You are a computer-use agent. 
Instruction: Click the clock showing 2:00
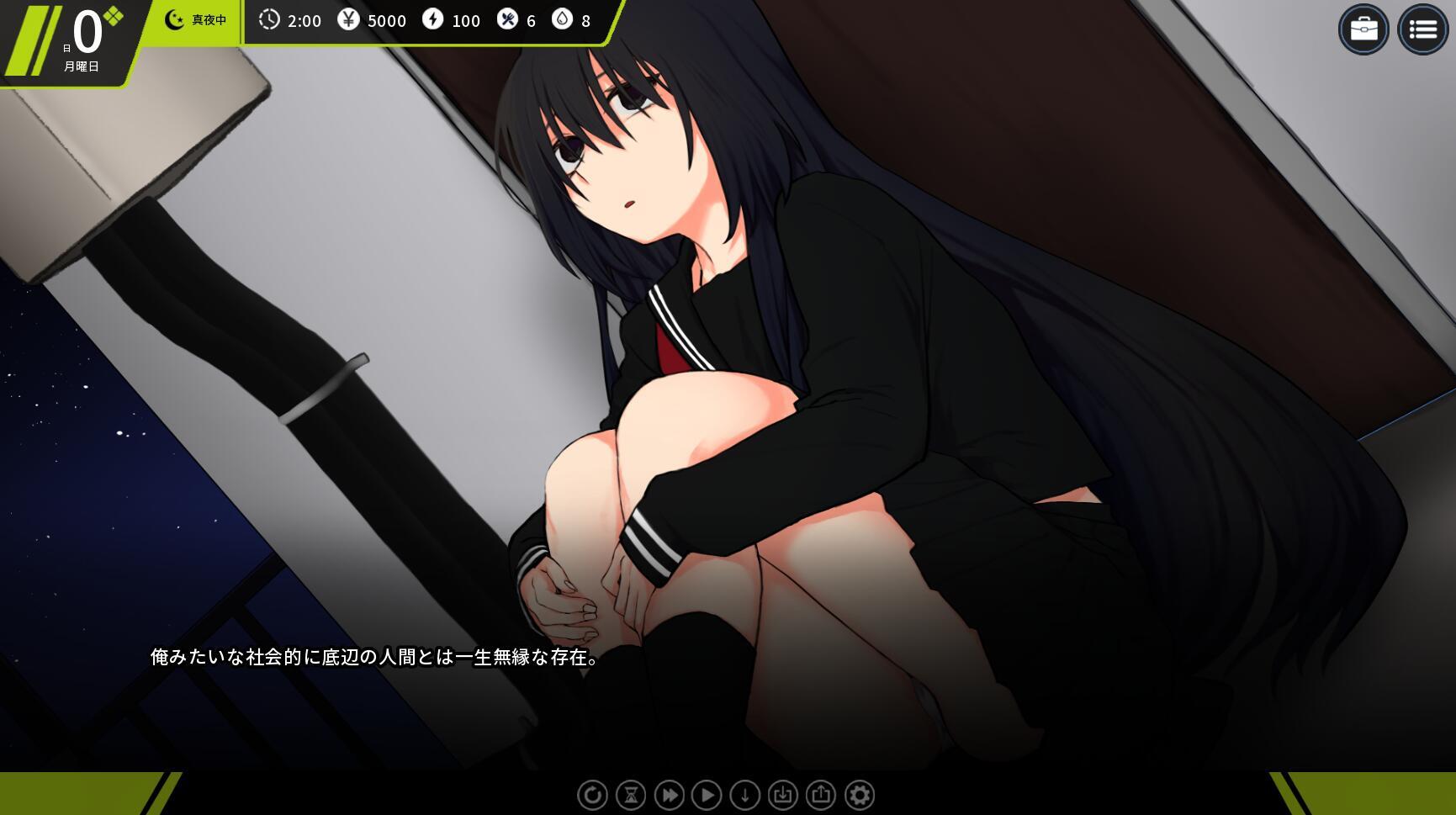point(271,21)
